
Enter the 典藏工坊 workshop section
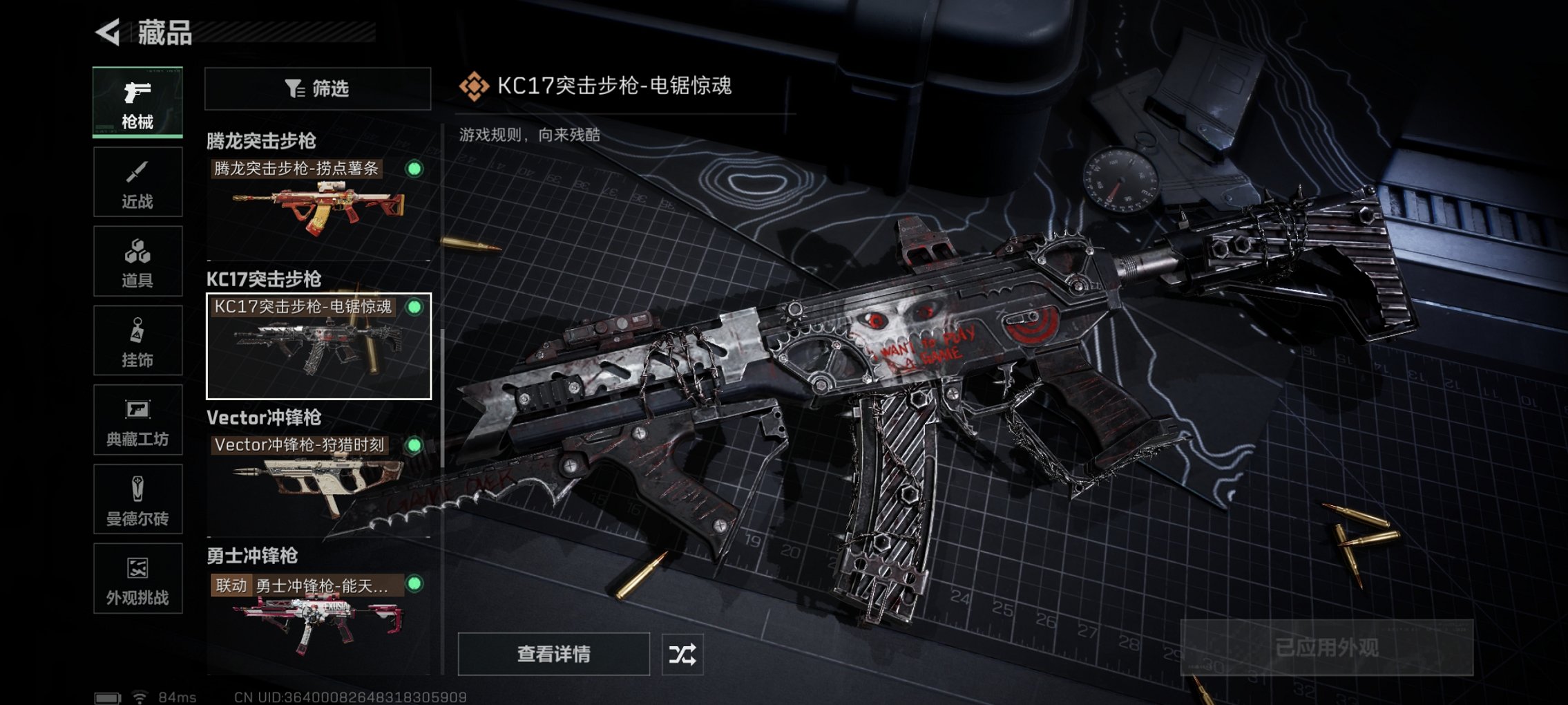coord(137,420)
